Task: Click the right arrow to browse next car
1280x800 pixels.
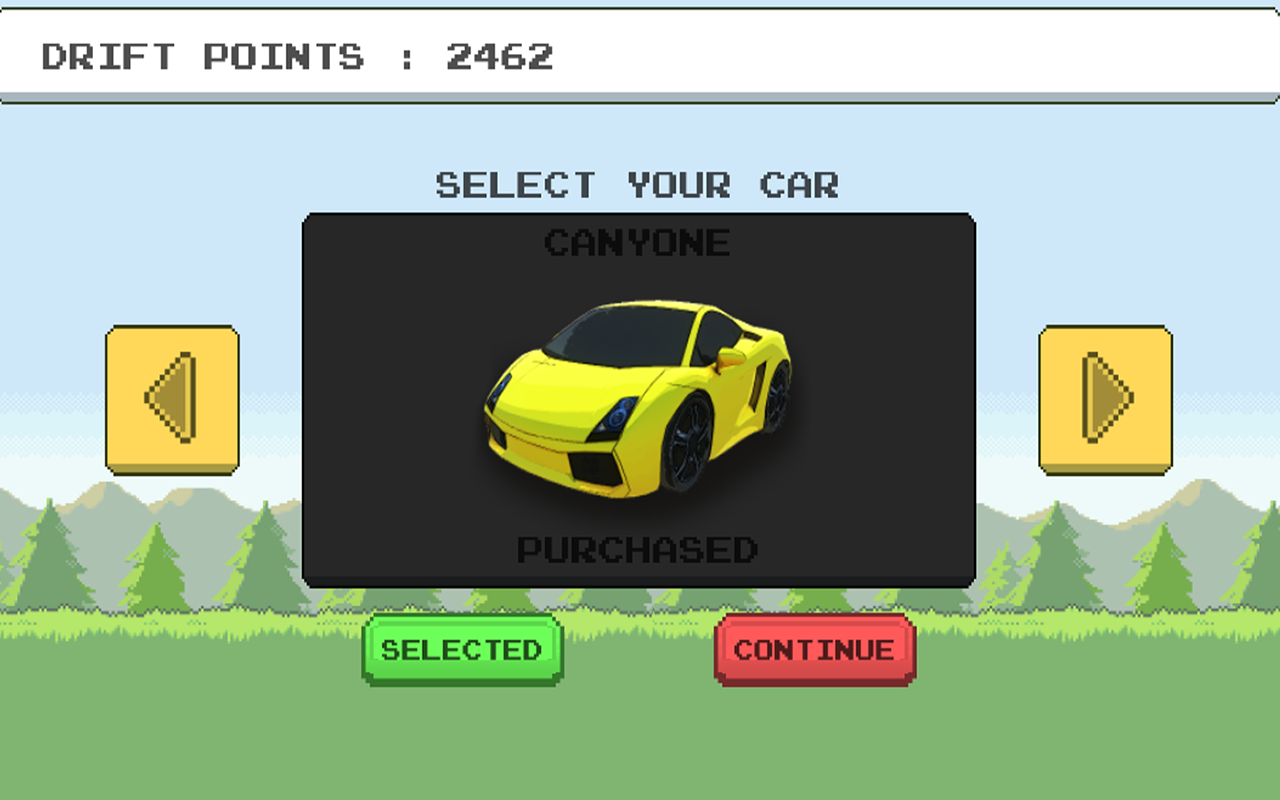Action: click(1105, 397)
